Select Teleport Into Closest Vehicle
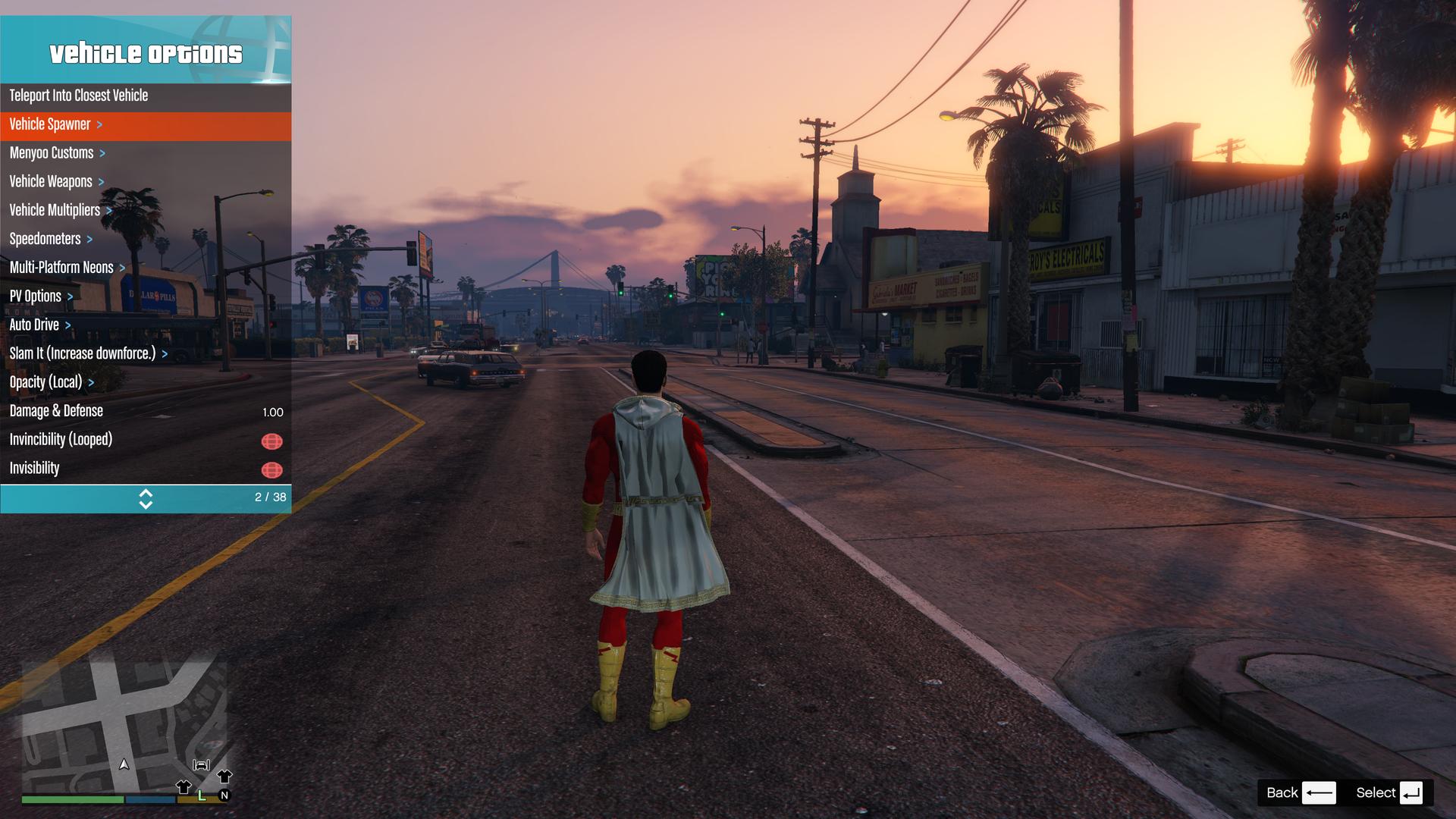Viewport: 1456px width, 819px height. tap(79, 96)
